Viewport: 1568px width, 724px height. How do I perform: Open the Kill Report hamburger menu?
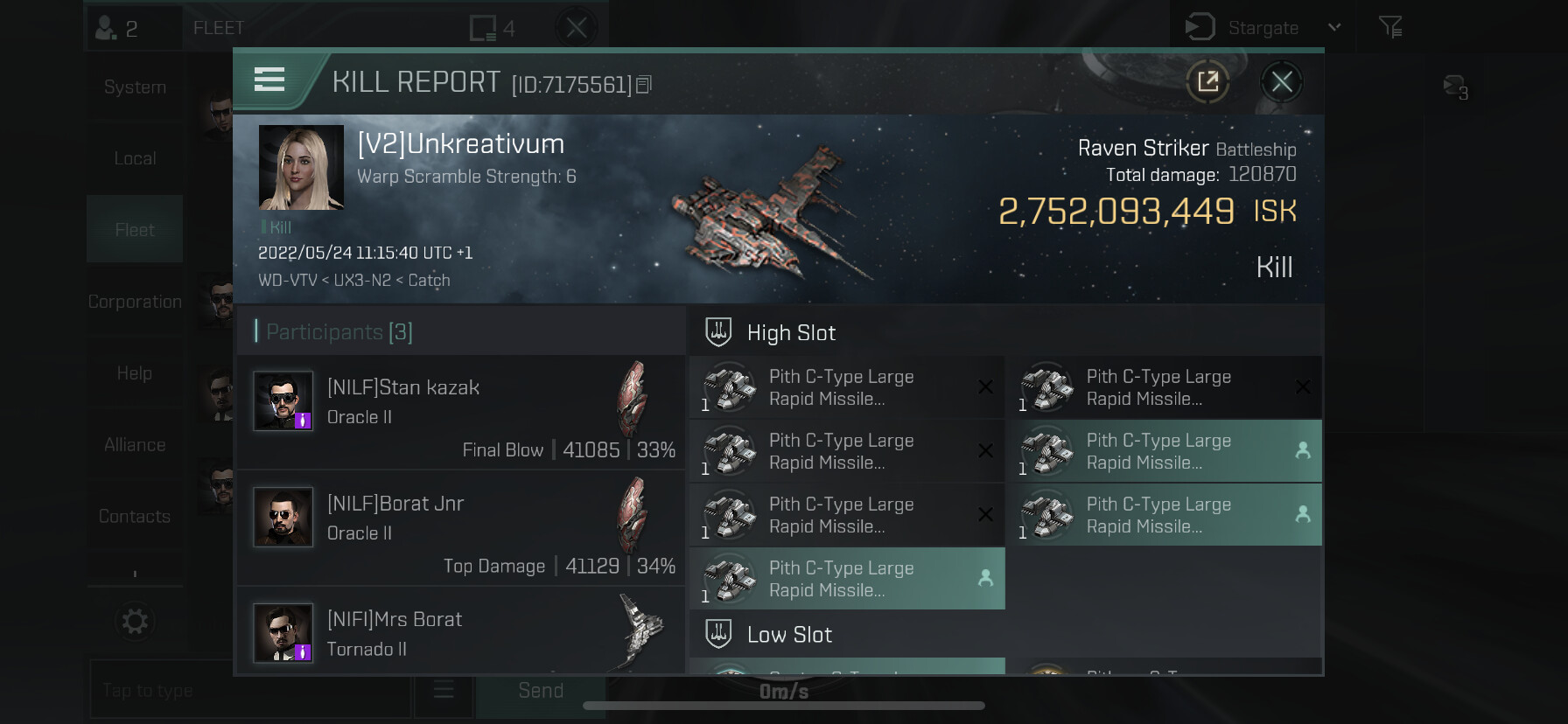[269, 80]
